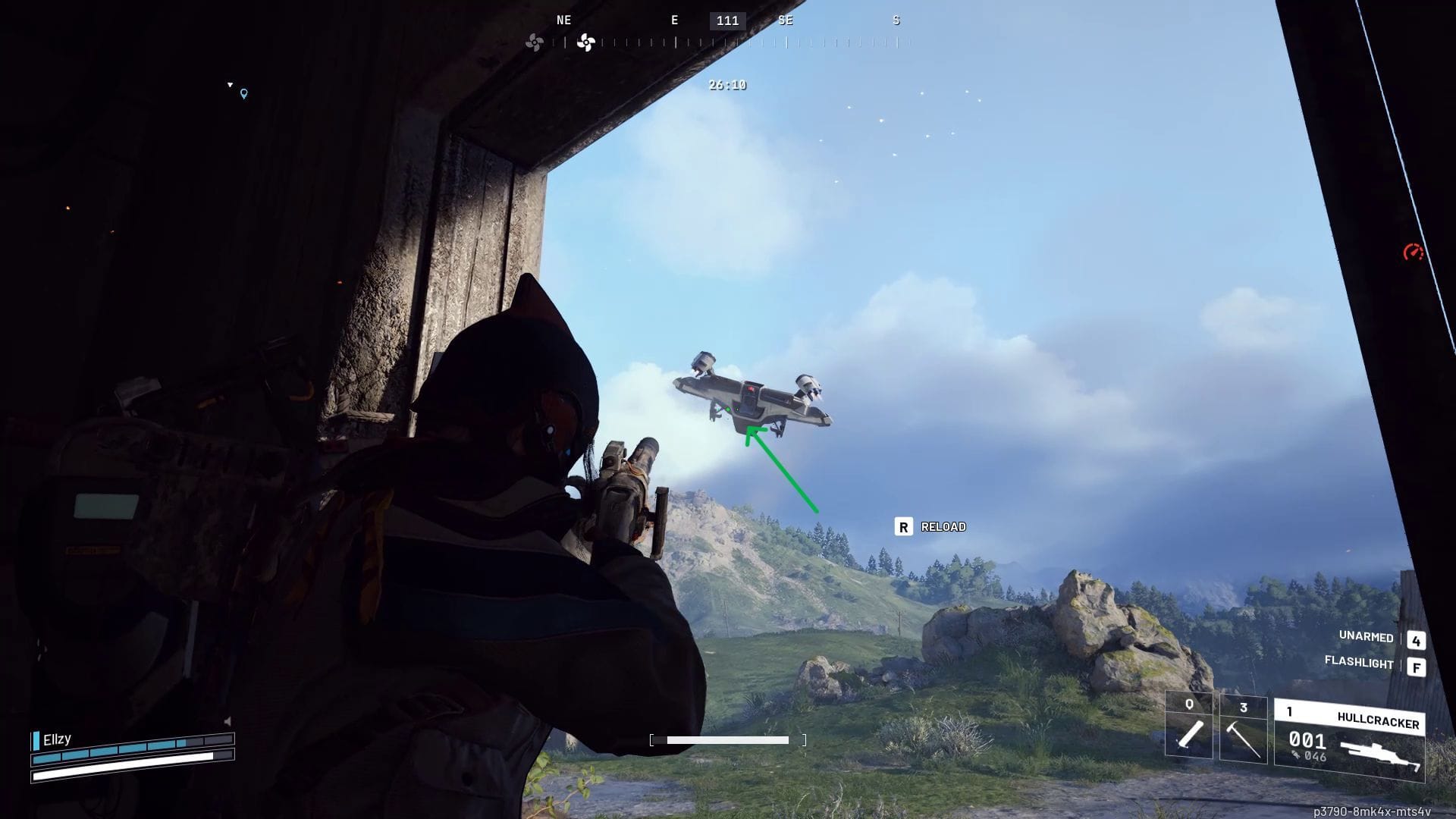1456x819 pixels.
Task: Click the dimmed fan marker on the compass
Action: click(x=535, y=42)
